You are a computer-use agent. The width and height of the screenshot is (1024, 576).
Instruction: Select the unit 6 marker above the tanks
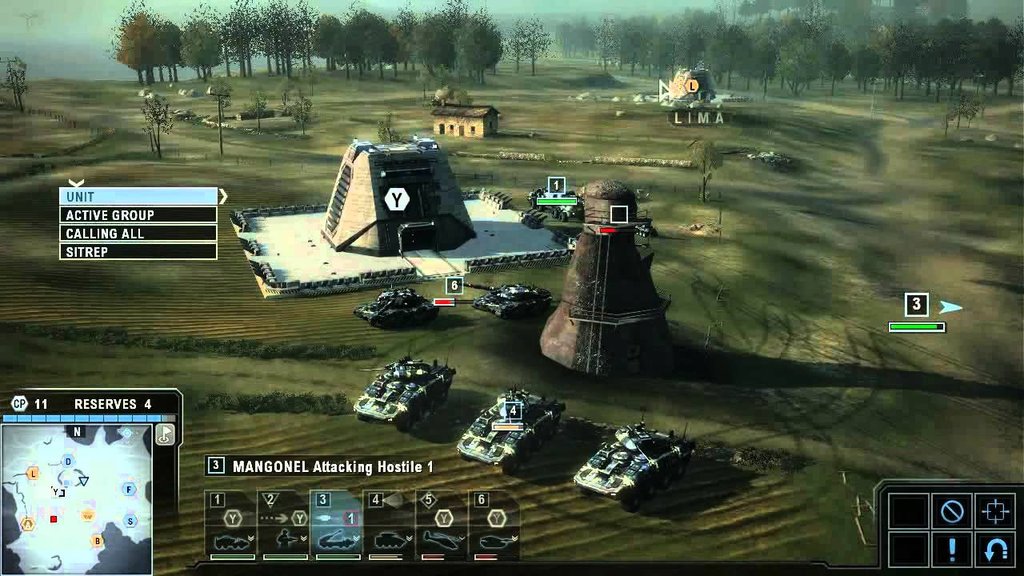pyautogui.click(x=454, y=286)
